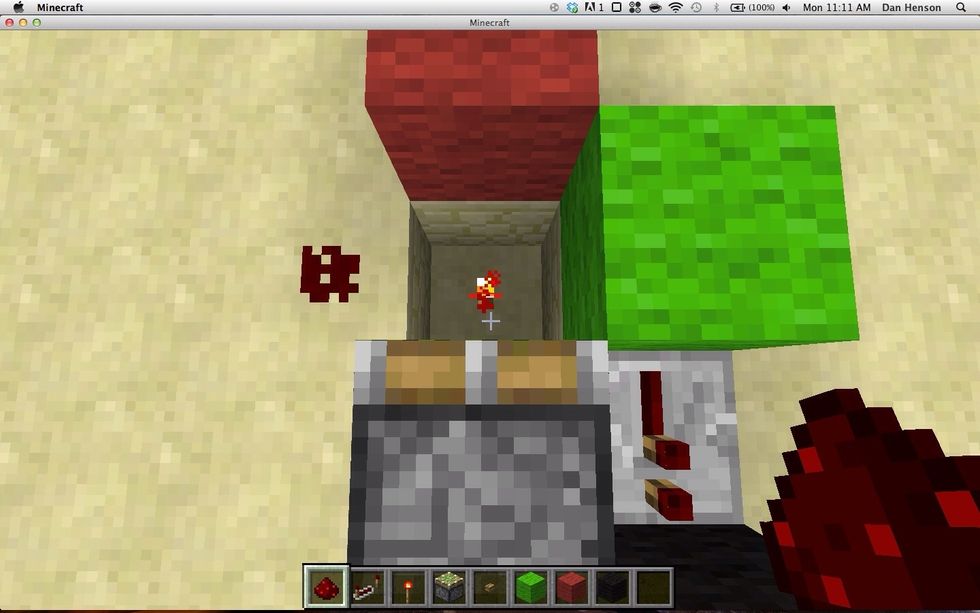Select the black wool block slot
Viewport: 980px width, 613px height.
610,587
